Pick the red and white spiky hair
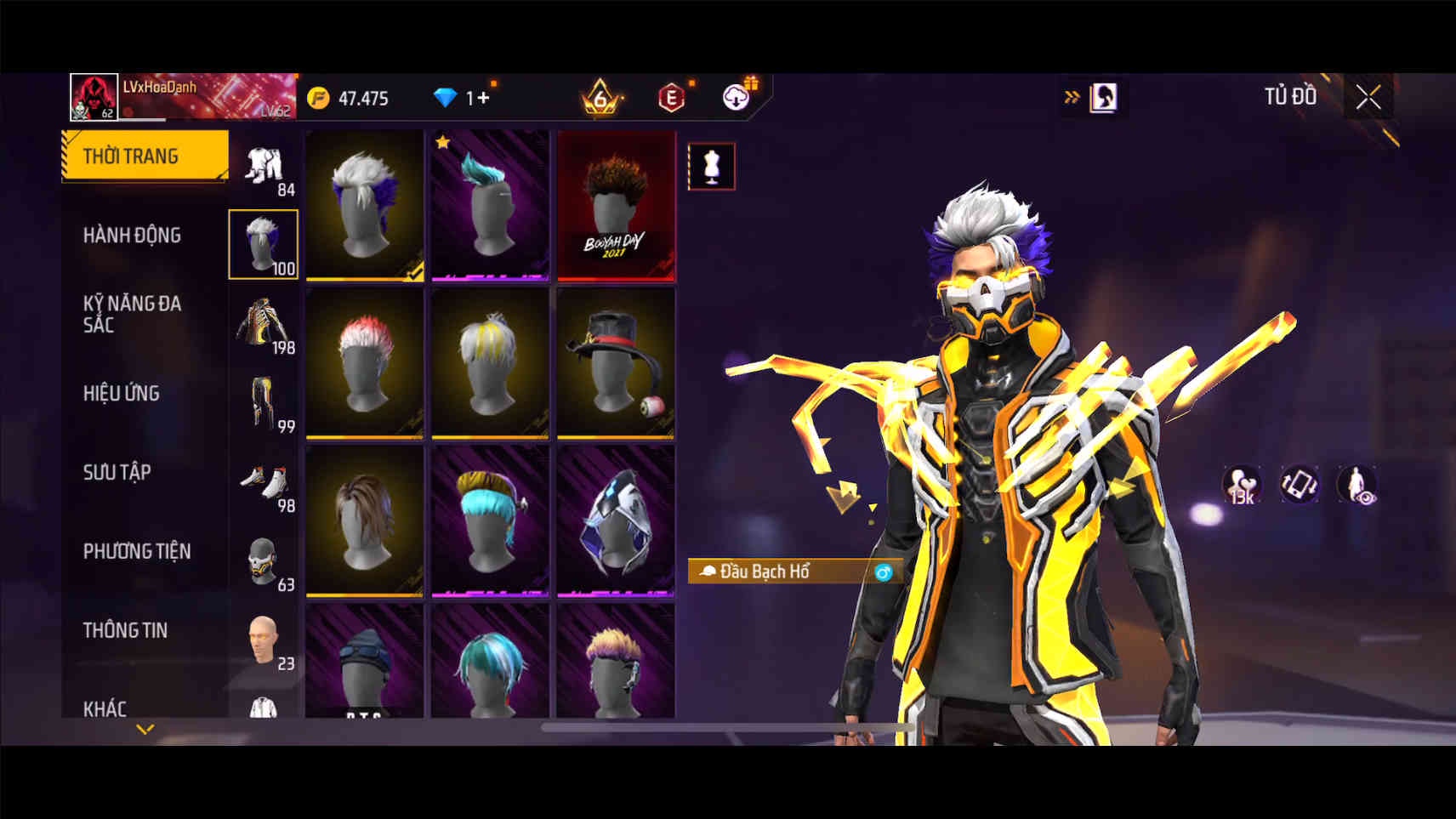The height and width of the screenshot is (819, 1456). [x=365, y=363]
